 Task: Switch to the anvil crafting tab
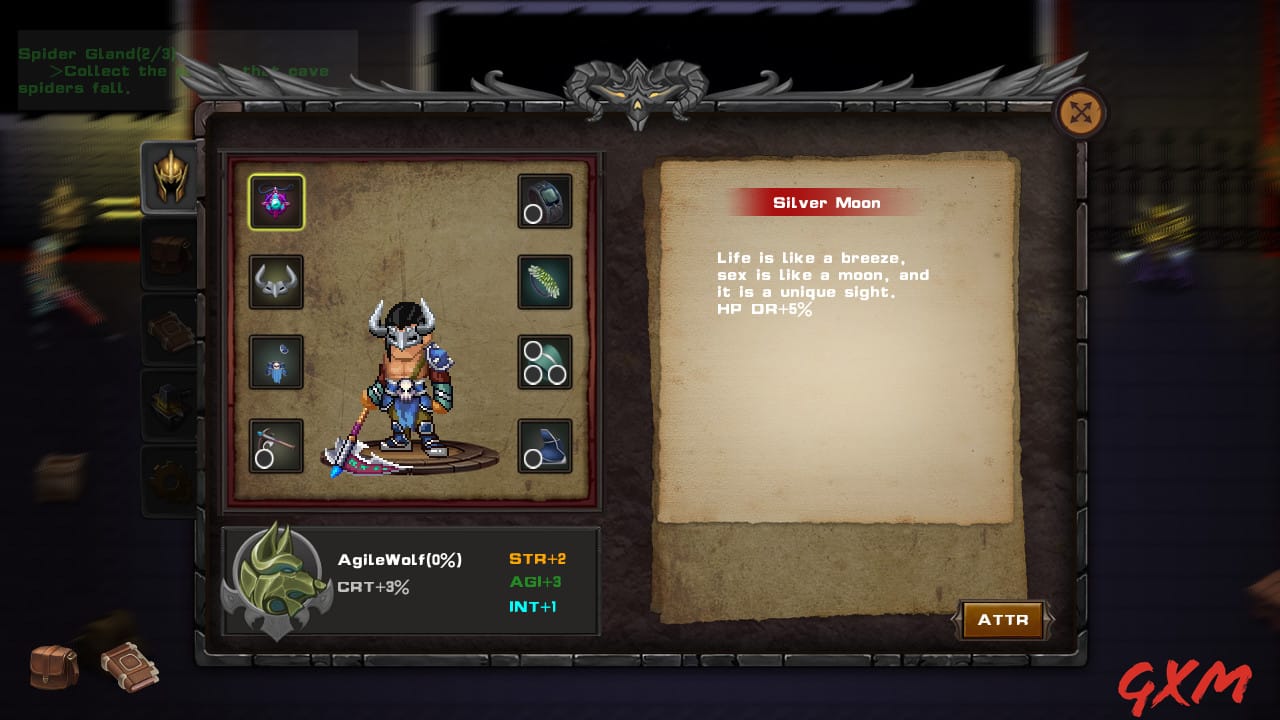170,405
